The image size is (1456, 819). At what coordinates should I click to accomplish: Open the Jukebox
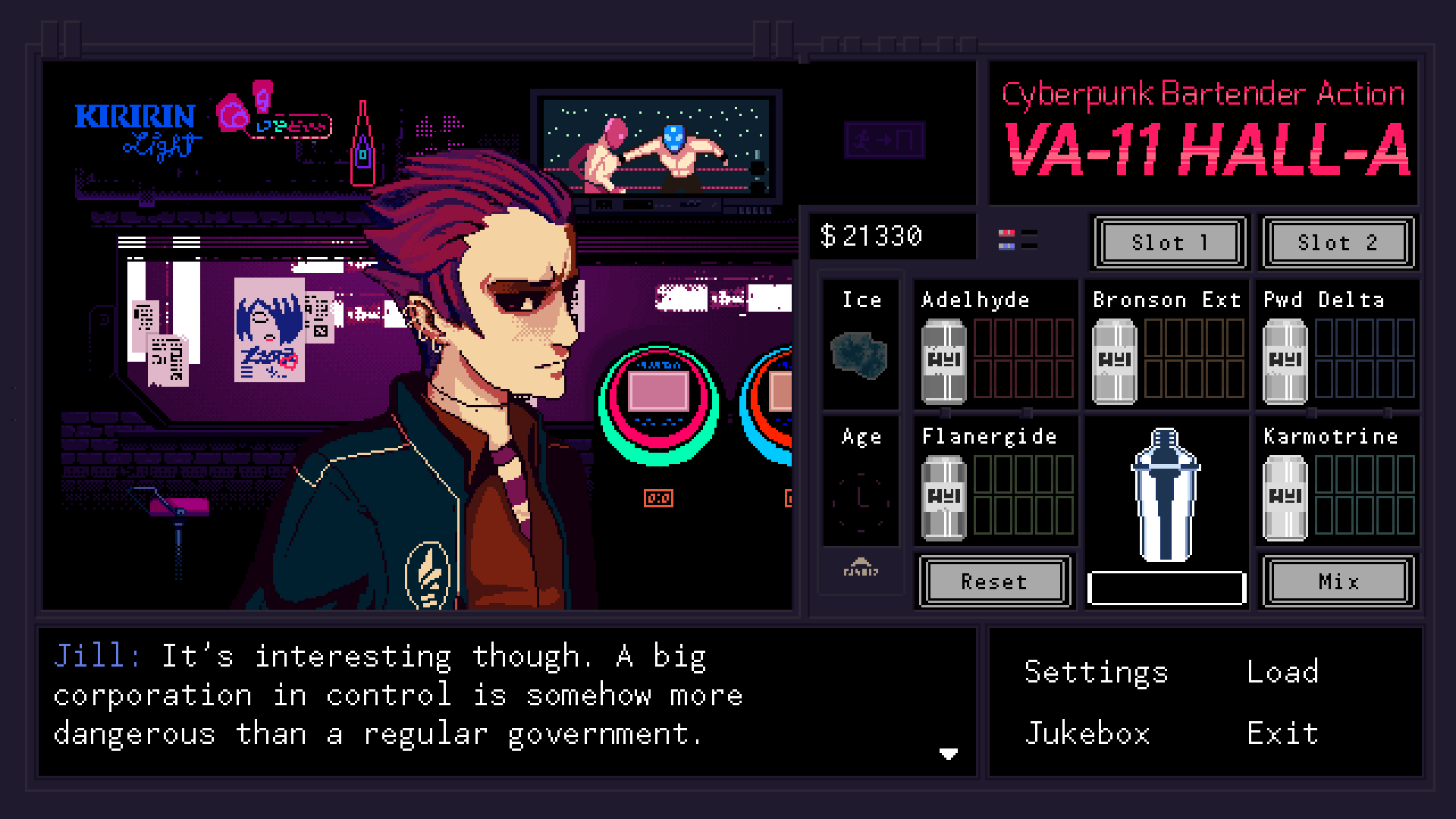pos(1087,733)
